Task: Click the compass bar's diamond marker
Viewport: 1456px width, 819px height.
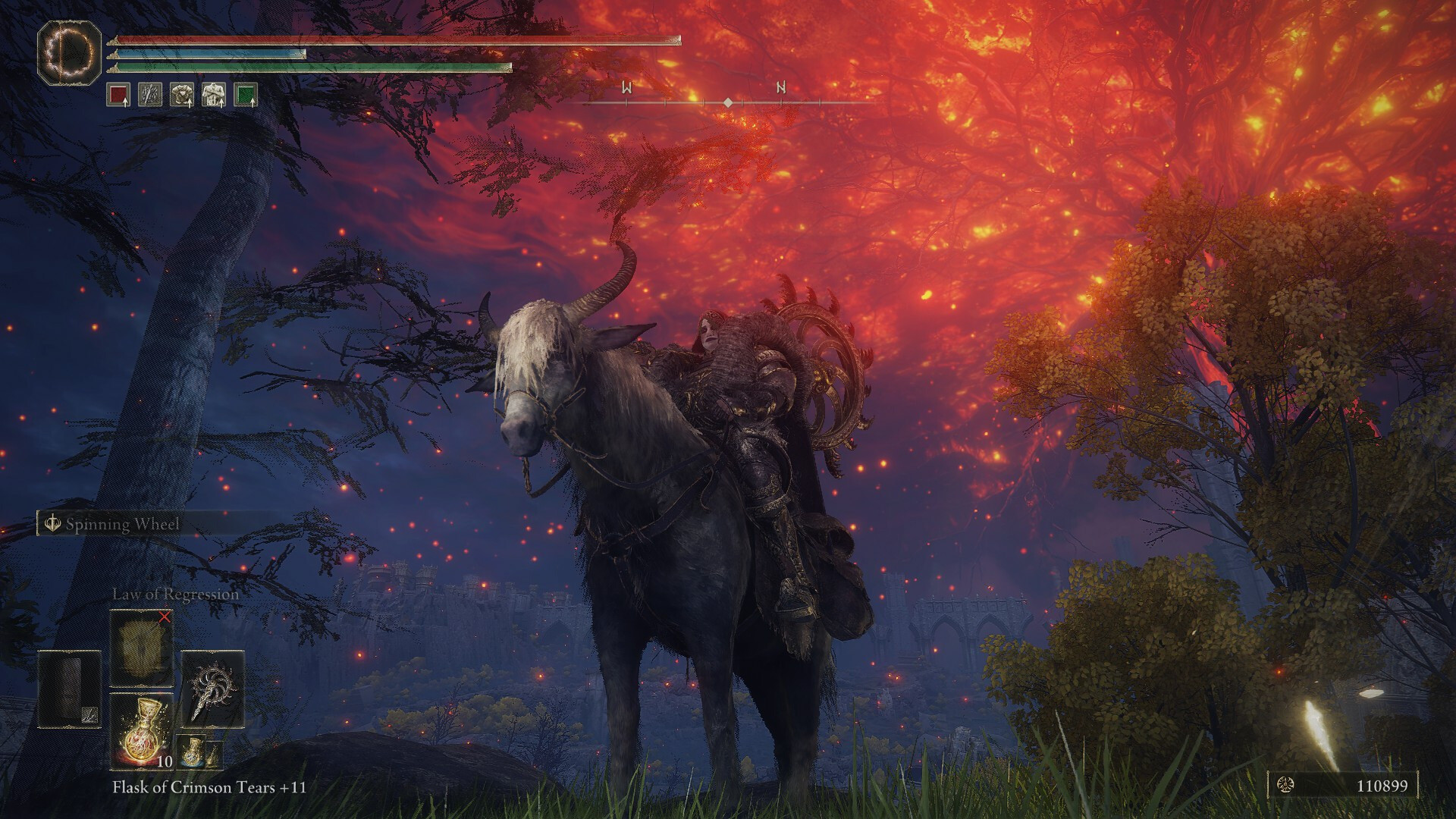Action: pyautogui.click(x=727, y=102)
